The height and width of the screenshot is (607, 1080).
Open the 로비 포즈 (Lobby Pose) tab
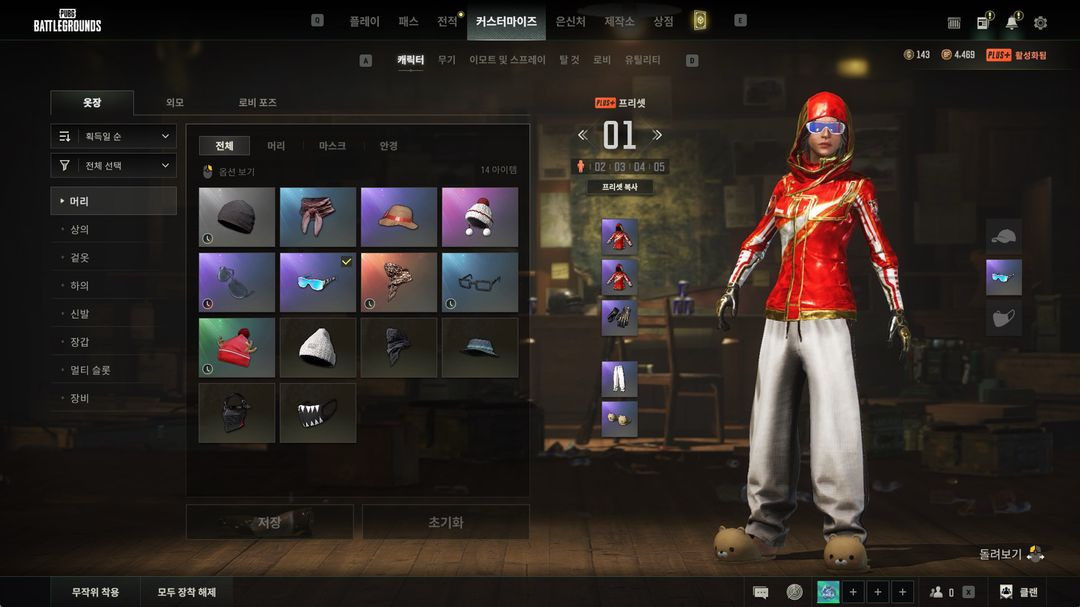click(257, 102)
